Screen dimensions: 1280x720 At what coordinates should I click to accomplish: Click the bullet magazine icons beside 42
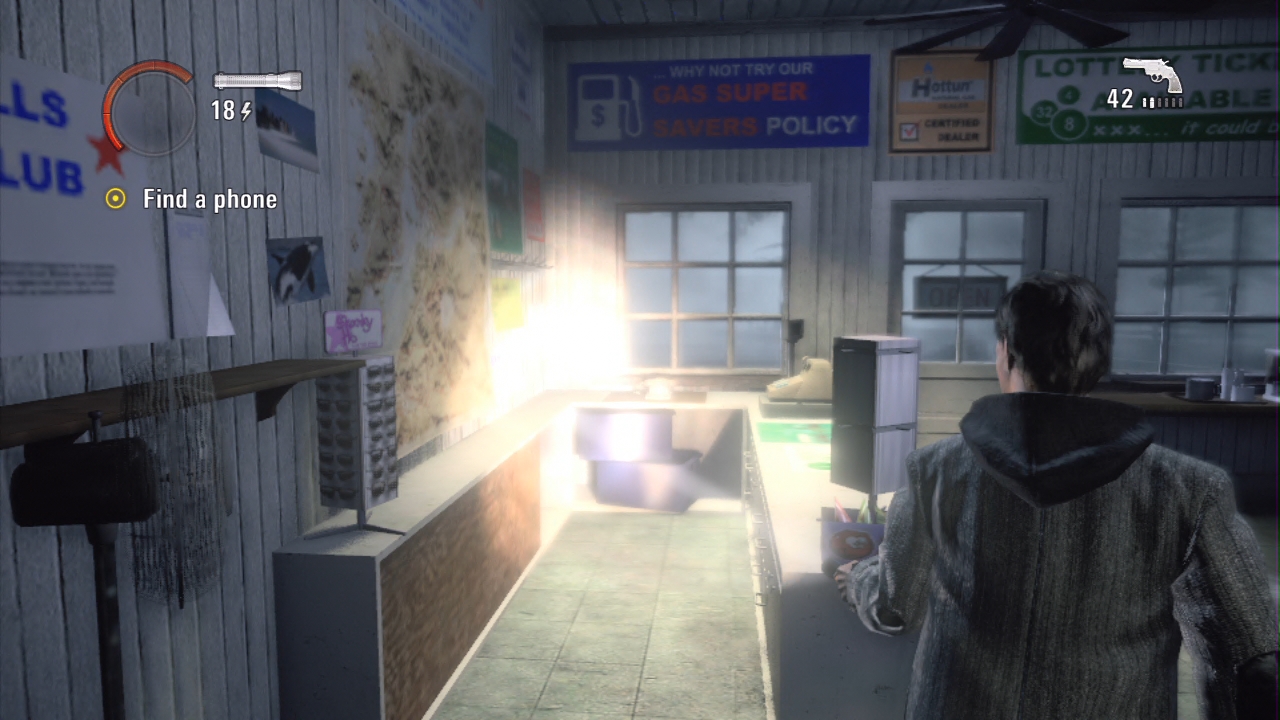pyautogui.click(x=1163, y=102)
